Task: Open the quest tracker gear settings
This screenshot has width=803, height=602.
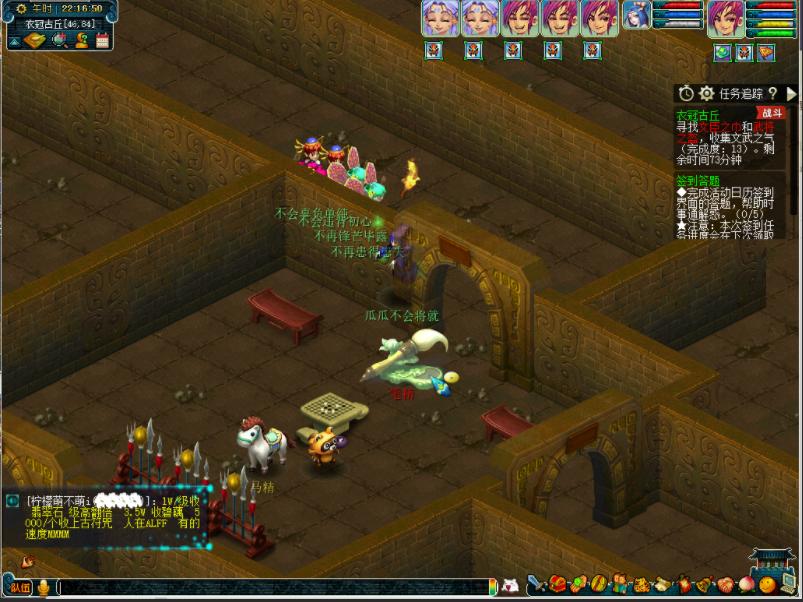Action: (706, 93)
